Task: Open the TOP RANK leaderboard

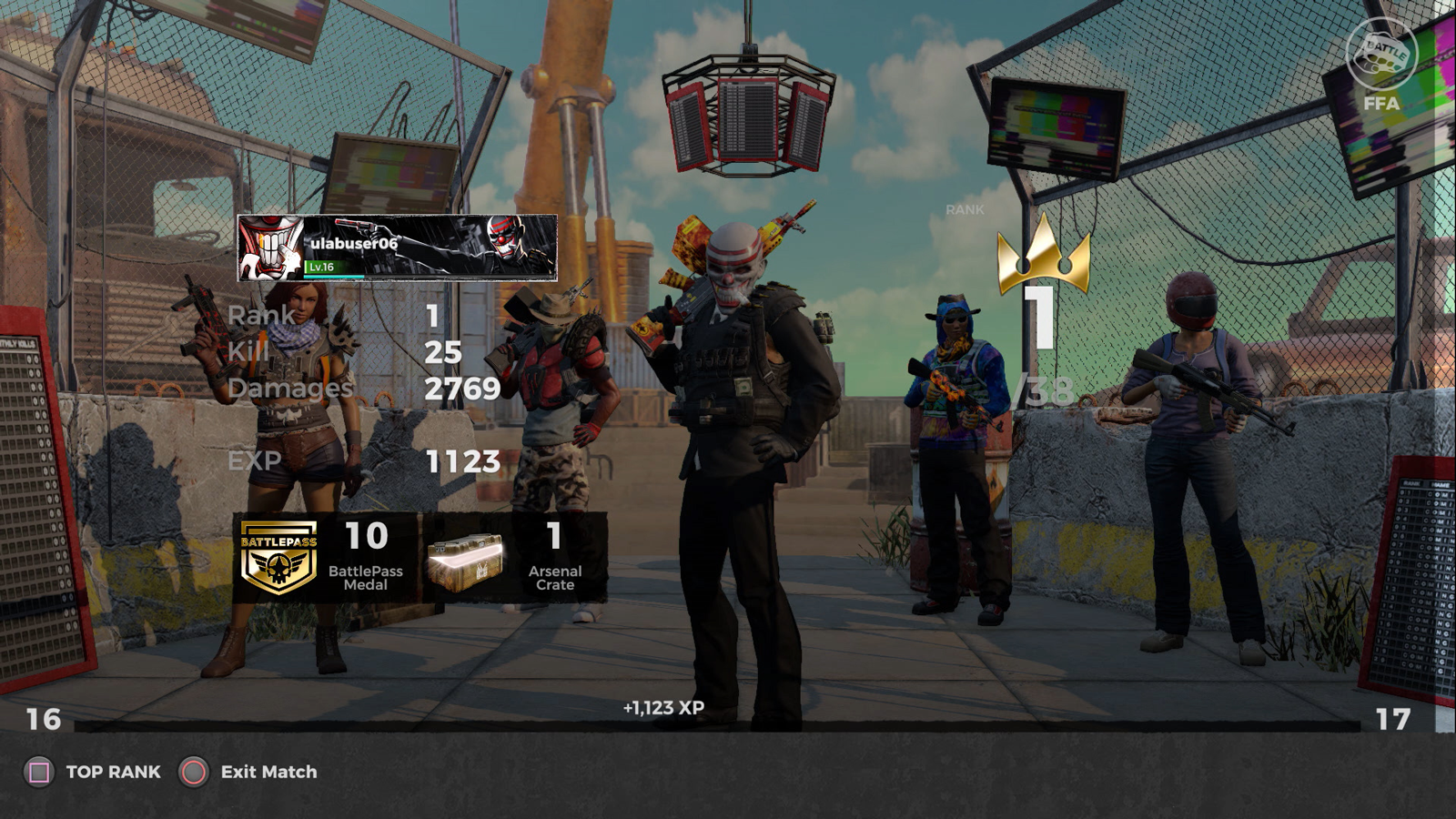Action: coord(93,772)
